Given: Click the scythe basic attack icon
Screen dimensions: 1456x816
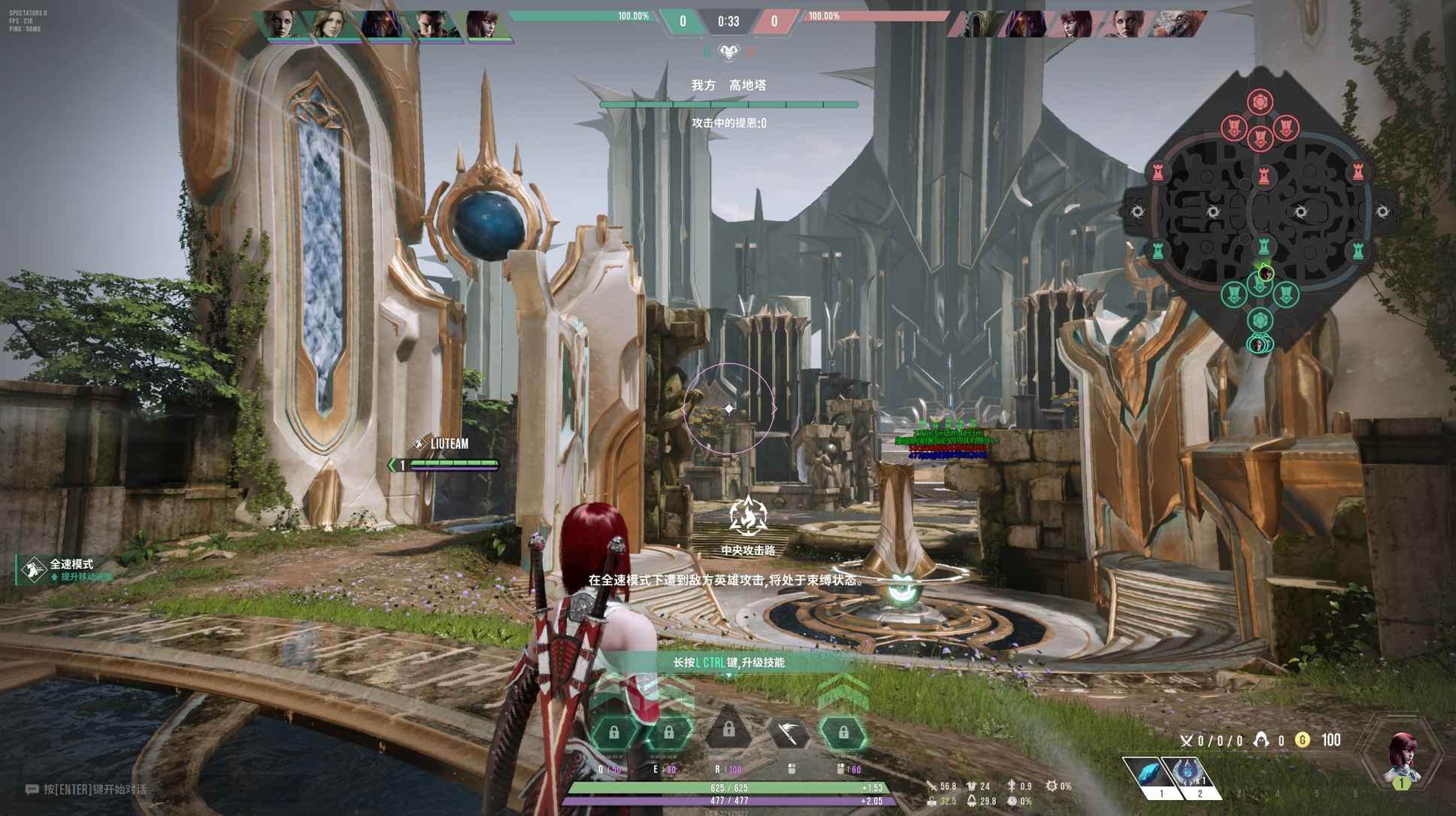Looking at the screenshot, I should click(790, 731).
